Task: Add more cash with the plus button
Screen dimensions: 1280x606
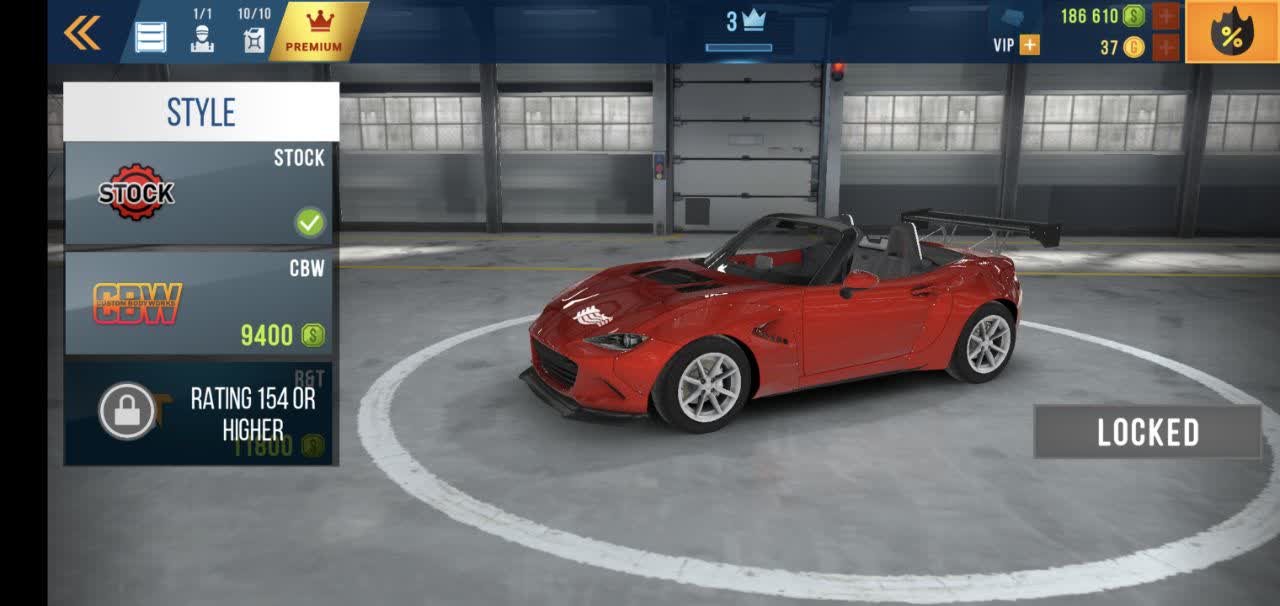Action: (1165, 16)
